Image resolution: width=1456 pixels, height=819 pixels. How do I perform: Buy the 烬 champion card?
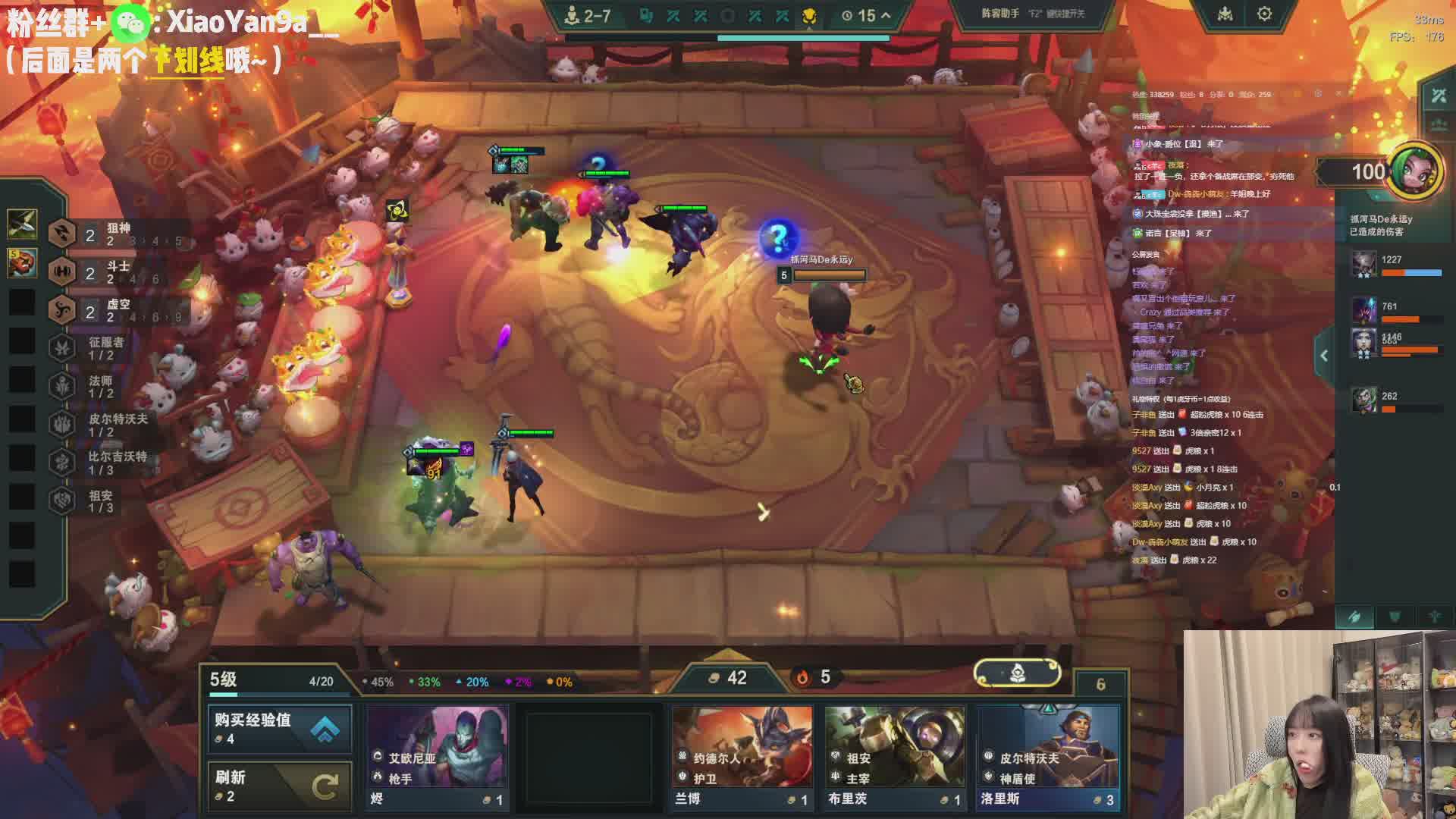coord(437,756)
